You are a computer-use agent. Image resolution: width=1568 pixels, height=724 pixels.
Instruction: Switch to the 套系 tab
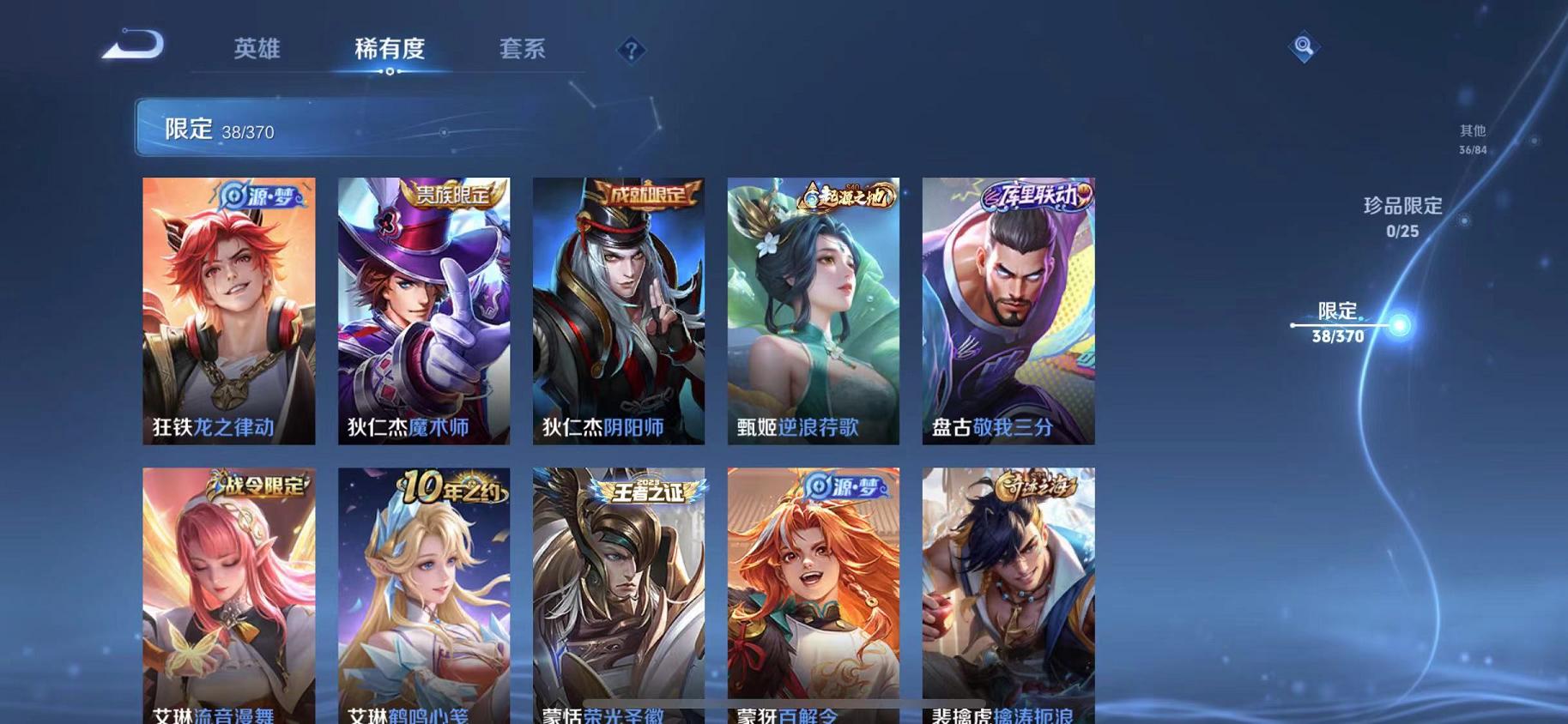(524, 50)
